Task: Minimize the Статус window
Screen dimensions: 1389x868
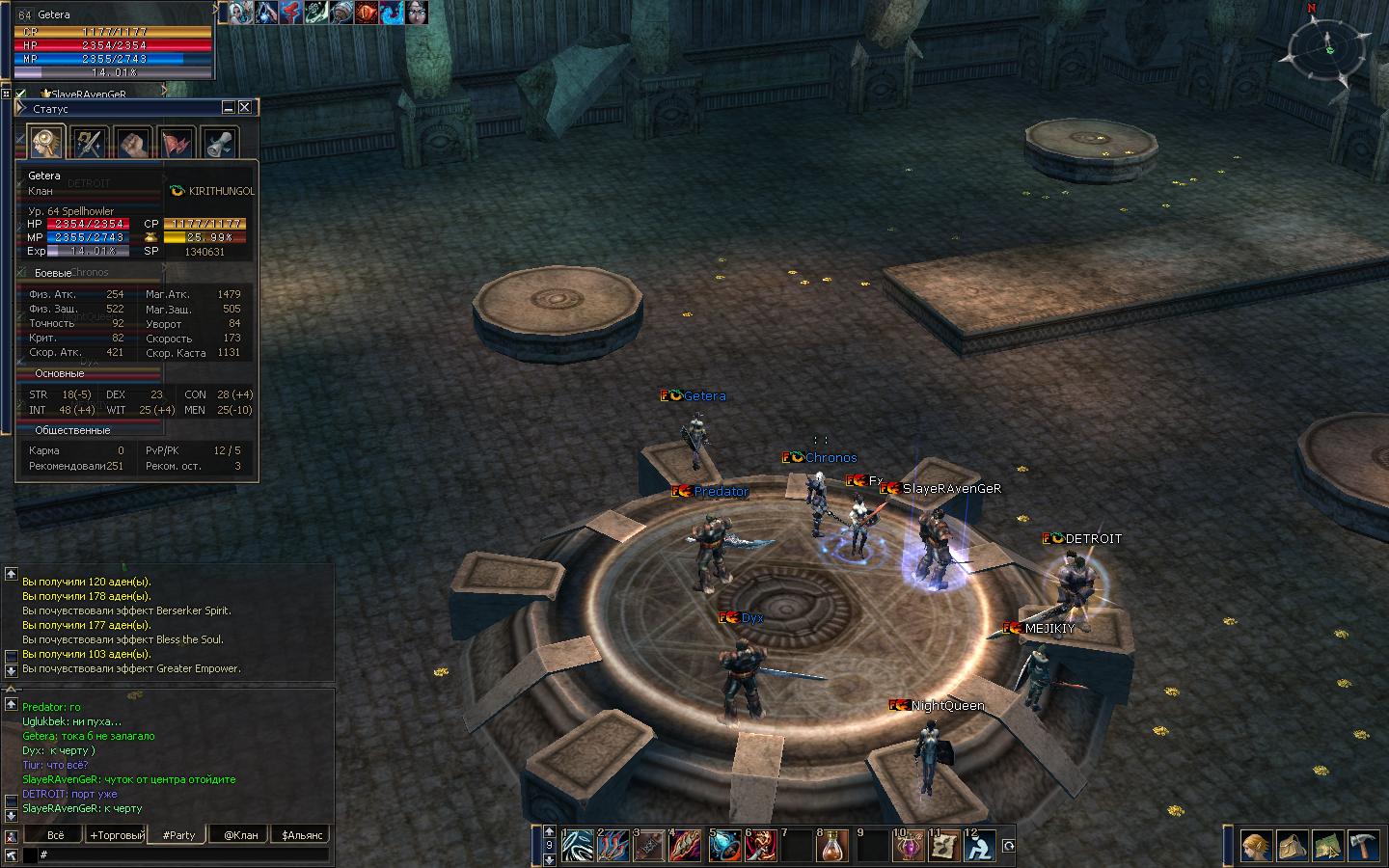Action: [229, 108]
